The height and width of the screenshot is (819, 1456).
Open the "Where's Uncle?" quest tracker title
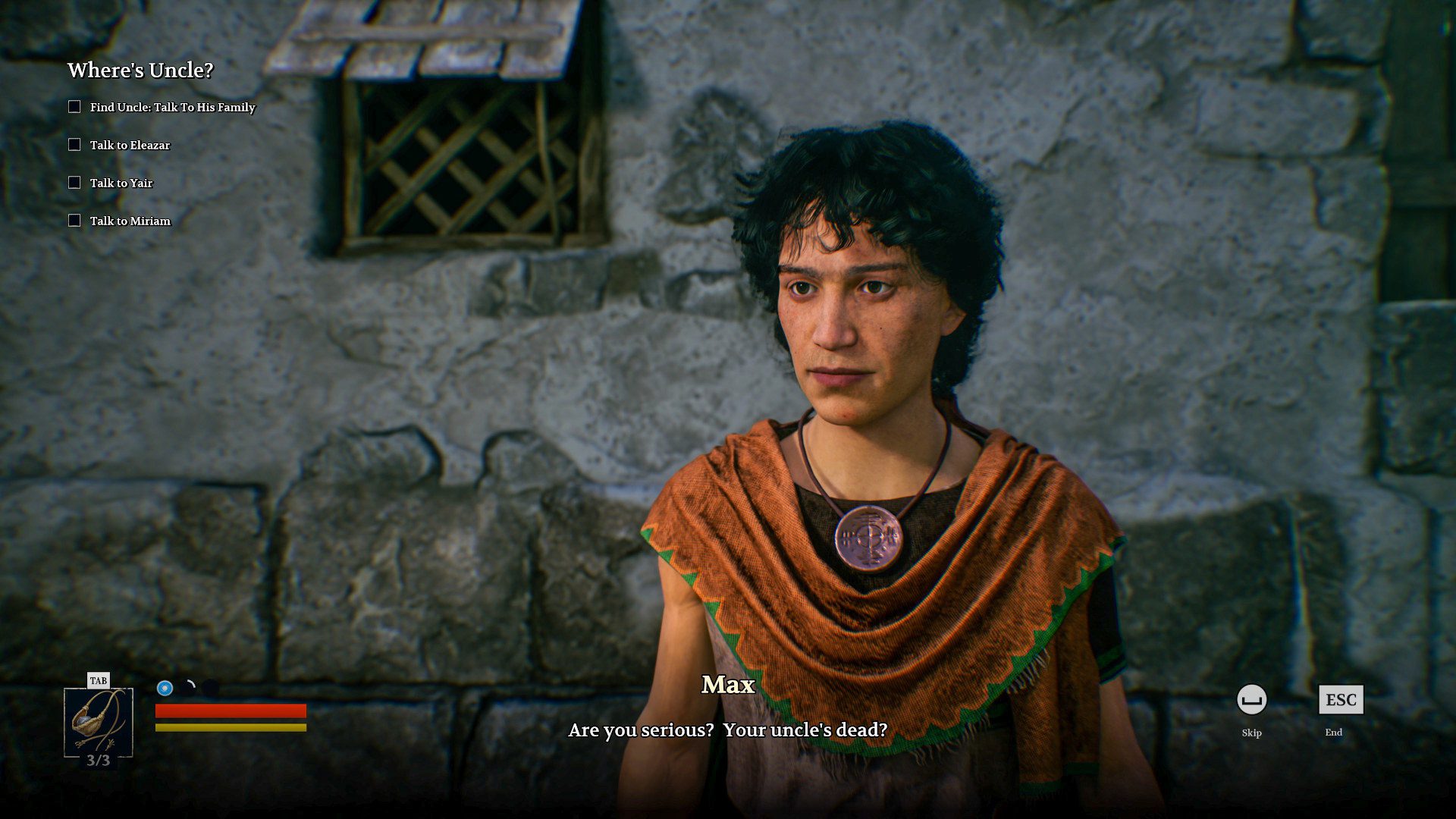140,71
